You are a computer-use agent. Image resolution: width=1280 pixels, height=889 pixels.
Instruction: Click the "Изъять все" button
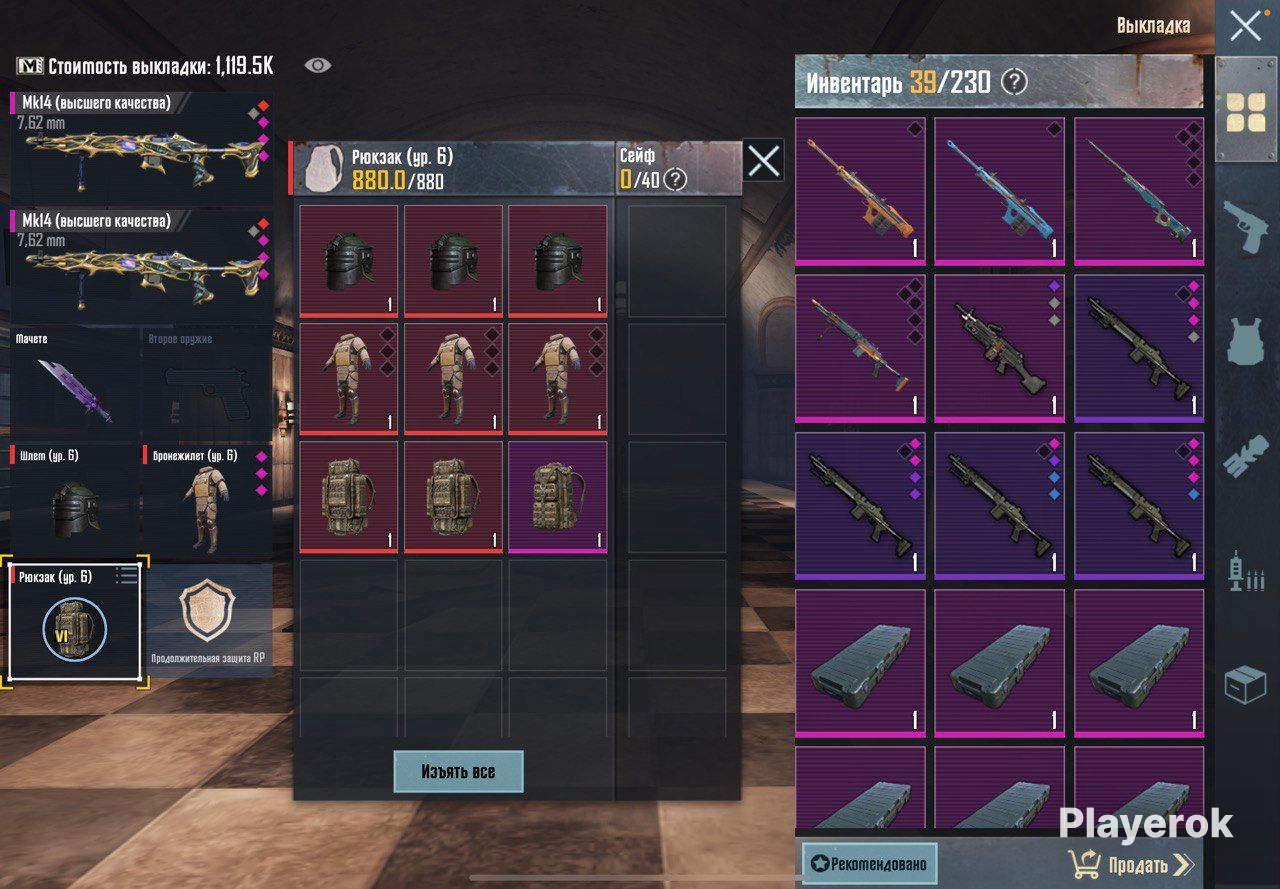[458, 771]
